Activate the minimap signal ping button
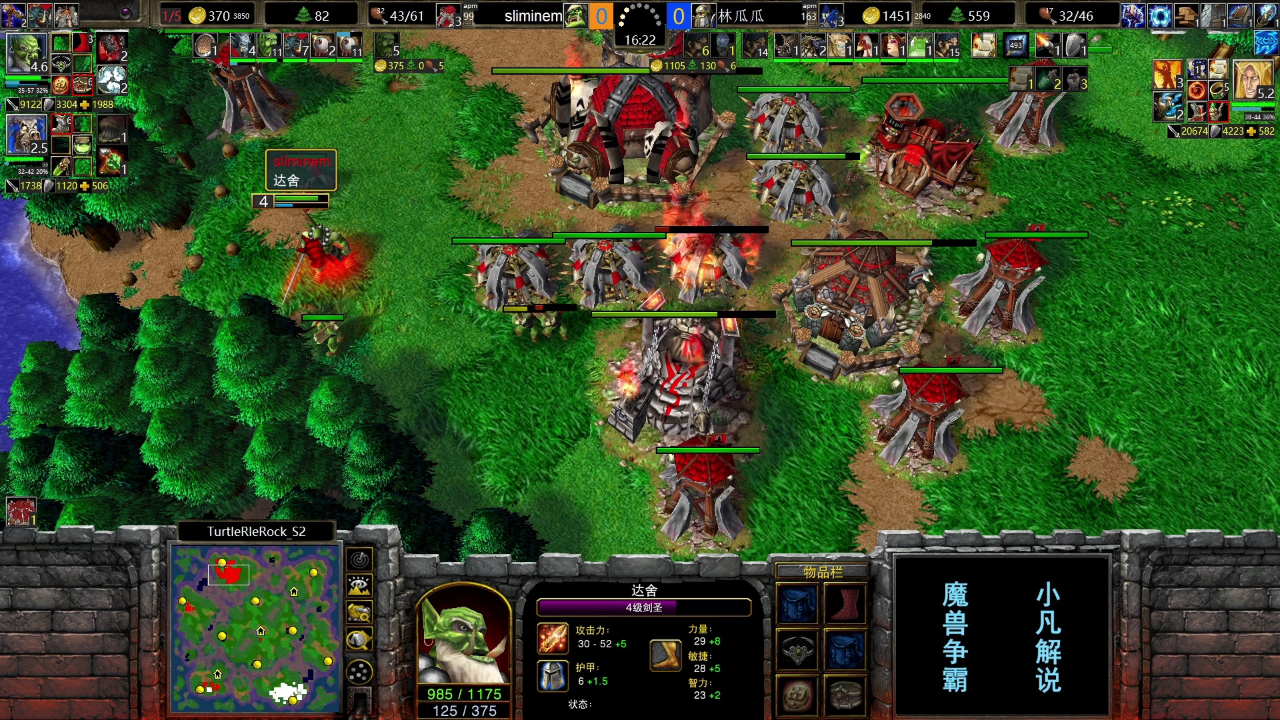The height and width of the screenshot is (720, 1280). pyautogui.click(x=359, y=560)
